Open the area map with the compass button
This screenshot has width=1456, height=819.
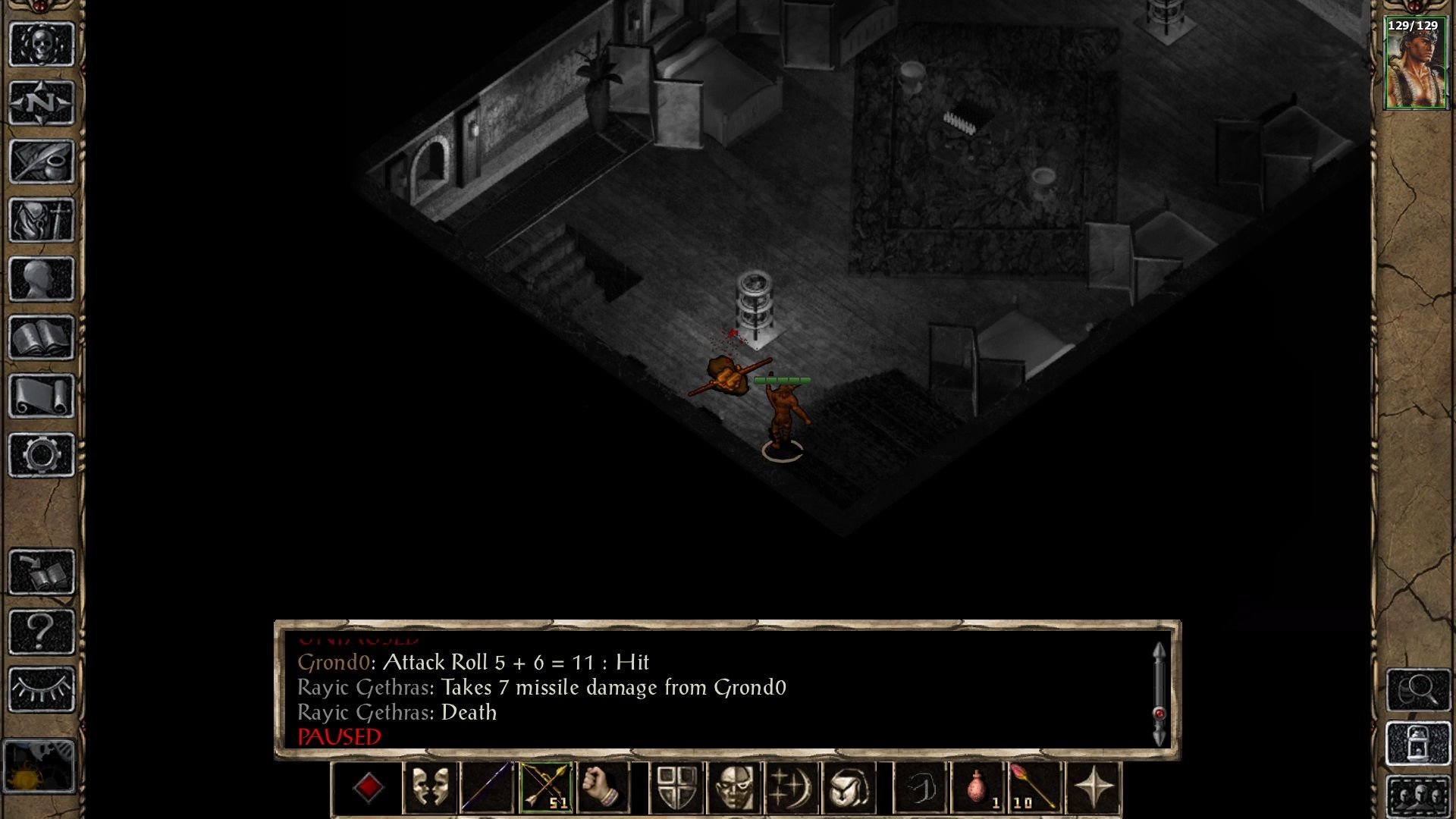(42, 102)
